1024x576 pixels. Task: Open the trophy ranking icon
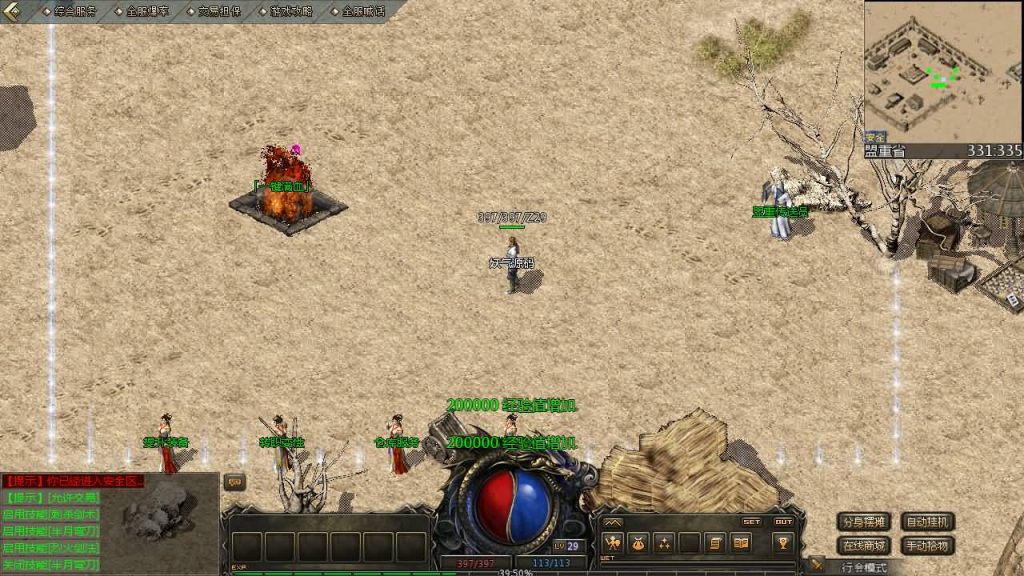pos(784,543)
